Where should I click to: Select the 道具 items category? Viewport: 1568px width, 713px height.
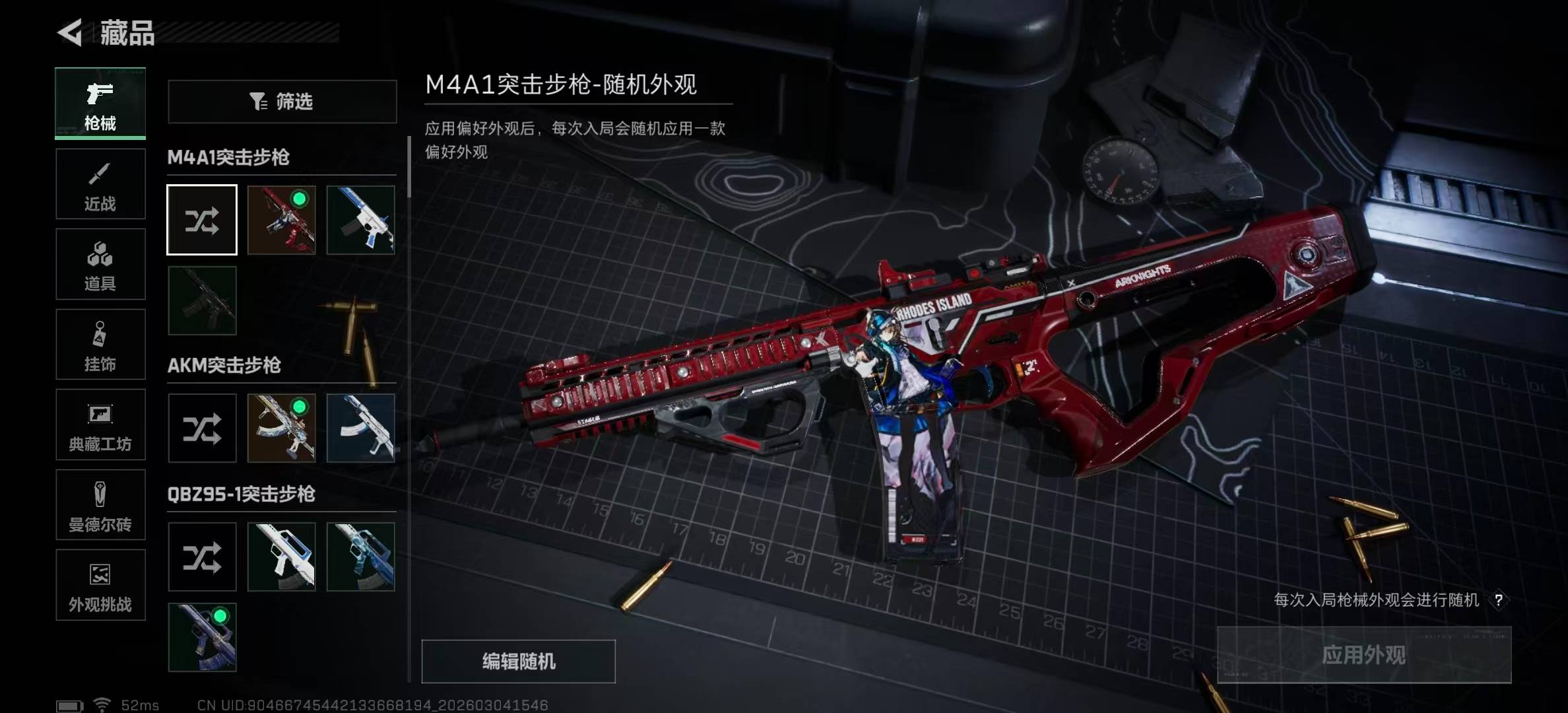click(100, 265)
